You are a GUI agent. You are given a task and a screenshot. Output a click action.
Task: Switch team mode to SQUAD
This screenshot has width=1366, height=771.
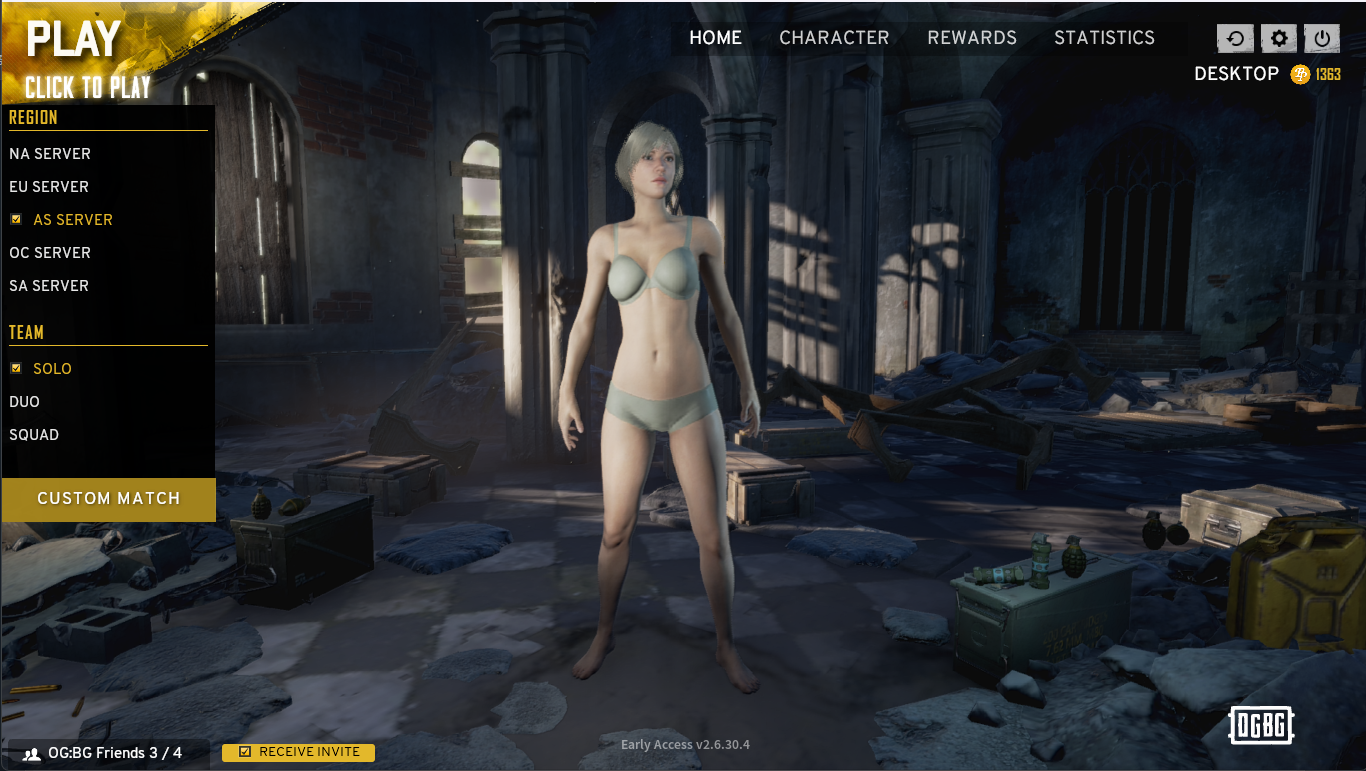click(33, 434)
